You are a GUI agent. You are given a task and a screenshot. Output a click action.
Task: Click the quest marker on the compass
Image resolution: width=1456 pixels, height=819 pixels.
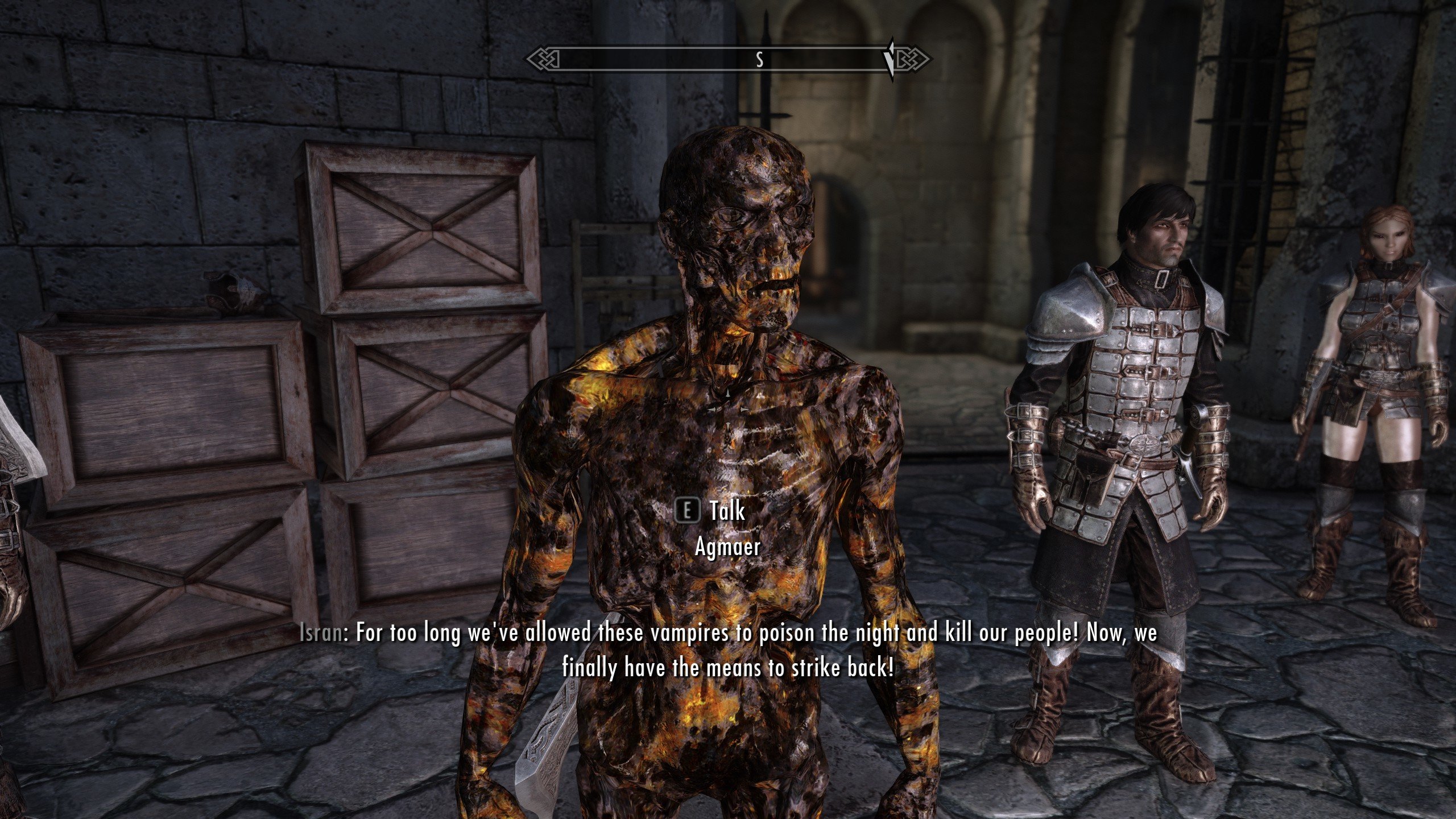point(890,57)
